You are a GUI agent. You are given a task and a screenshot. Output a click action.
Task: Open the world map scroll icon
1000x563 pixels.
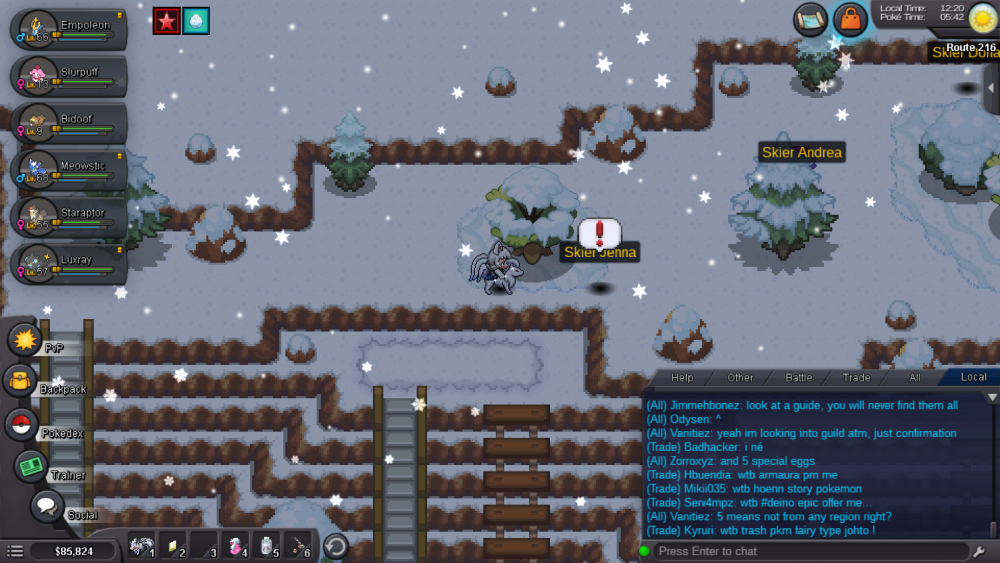(x=811, y=19)
